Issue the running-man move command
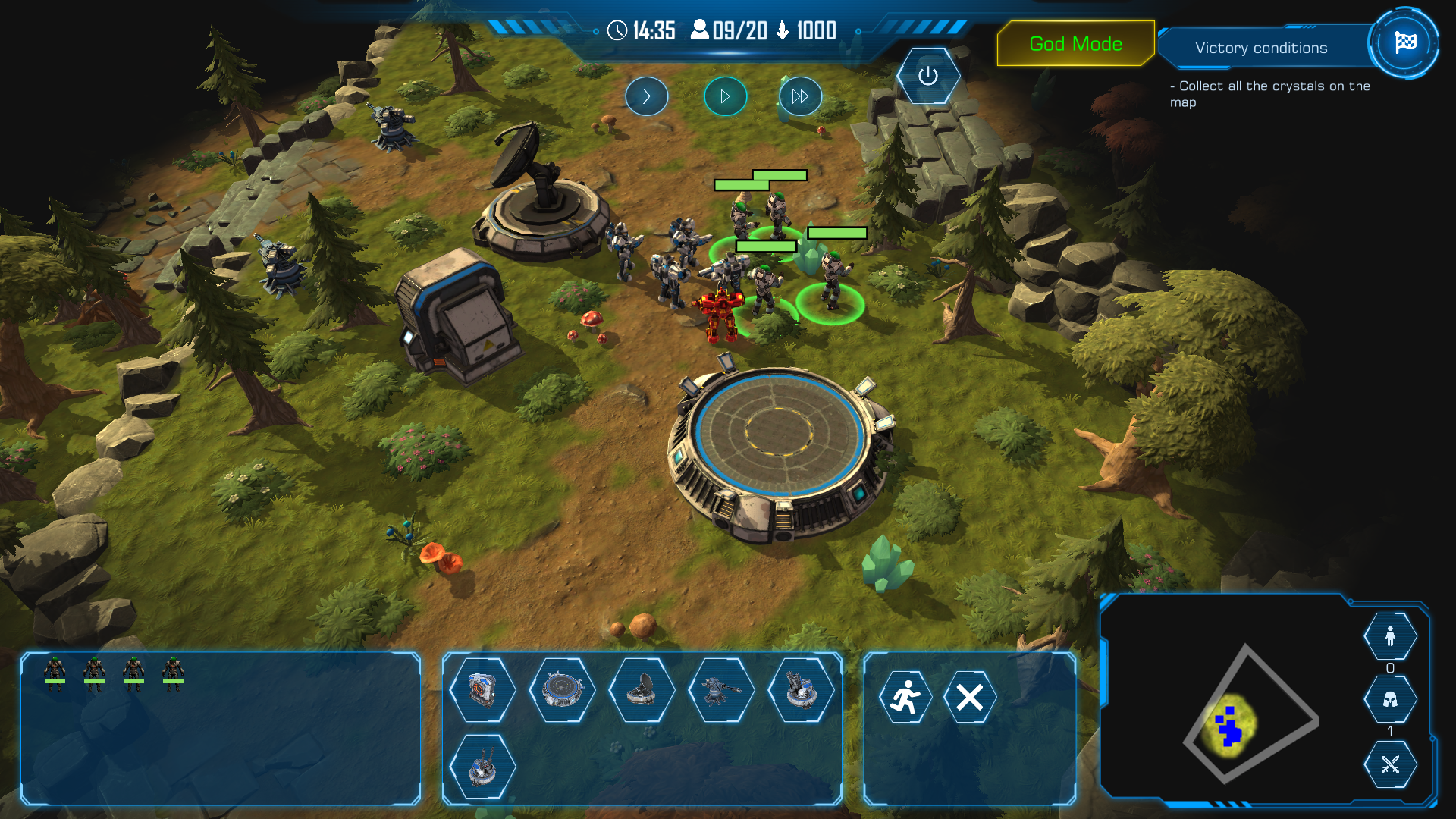 905,697
